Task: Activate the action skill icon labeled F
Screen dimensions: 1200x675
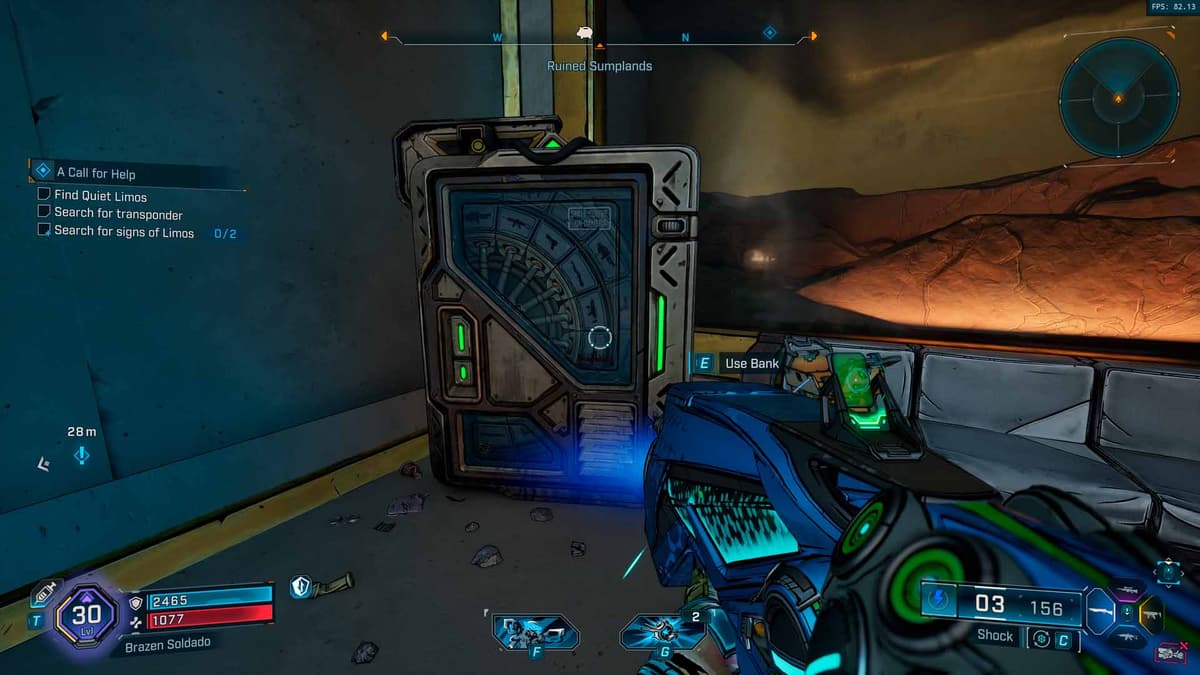Action: 536,633
